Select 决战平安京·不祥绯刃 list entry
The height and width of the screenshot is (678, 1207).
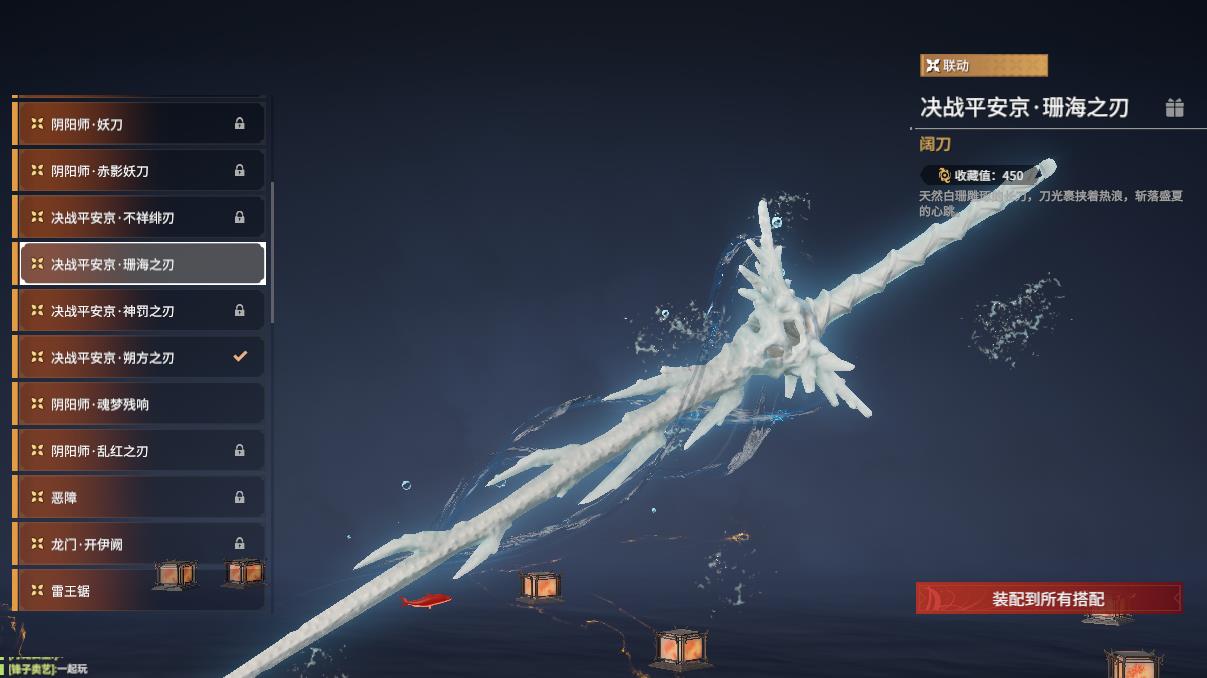point(140,217)
